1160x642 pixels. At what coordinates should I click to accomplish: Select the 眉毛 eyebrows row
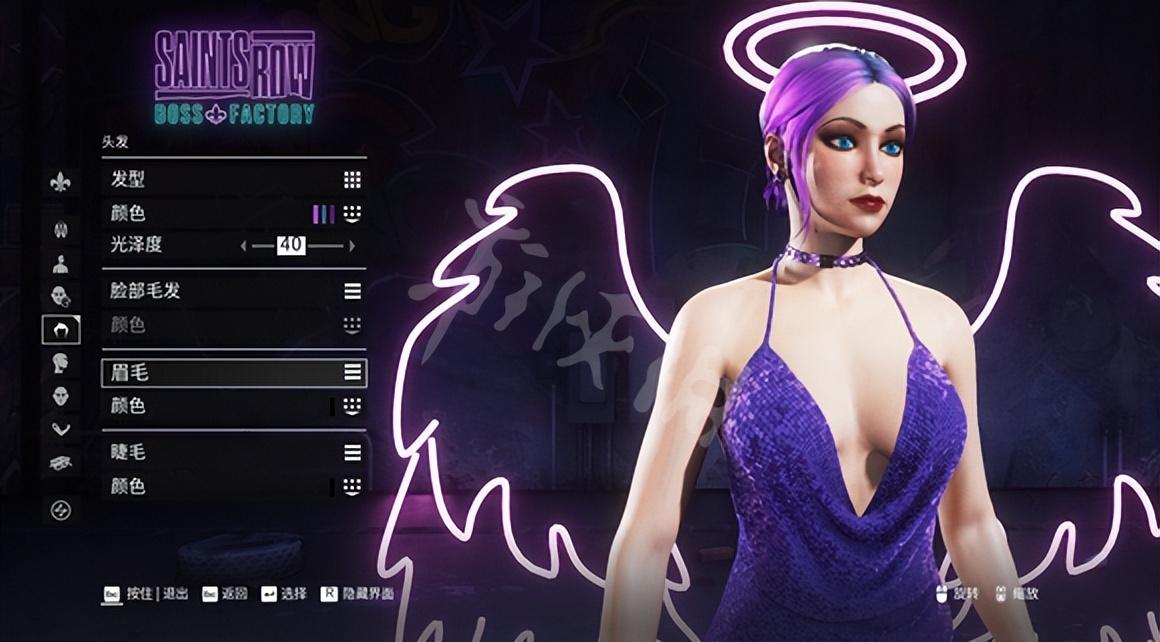[234, 372]
